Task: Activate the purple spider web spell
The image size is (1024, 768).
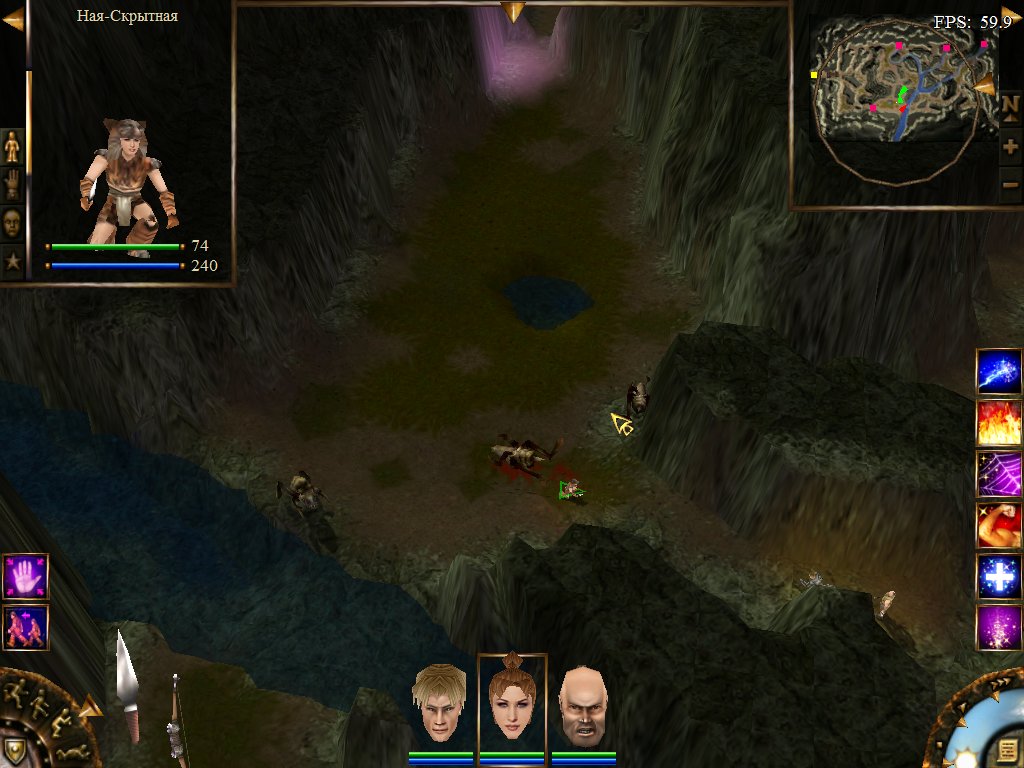Action: [x=998, y=474]
